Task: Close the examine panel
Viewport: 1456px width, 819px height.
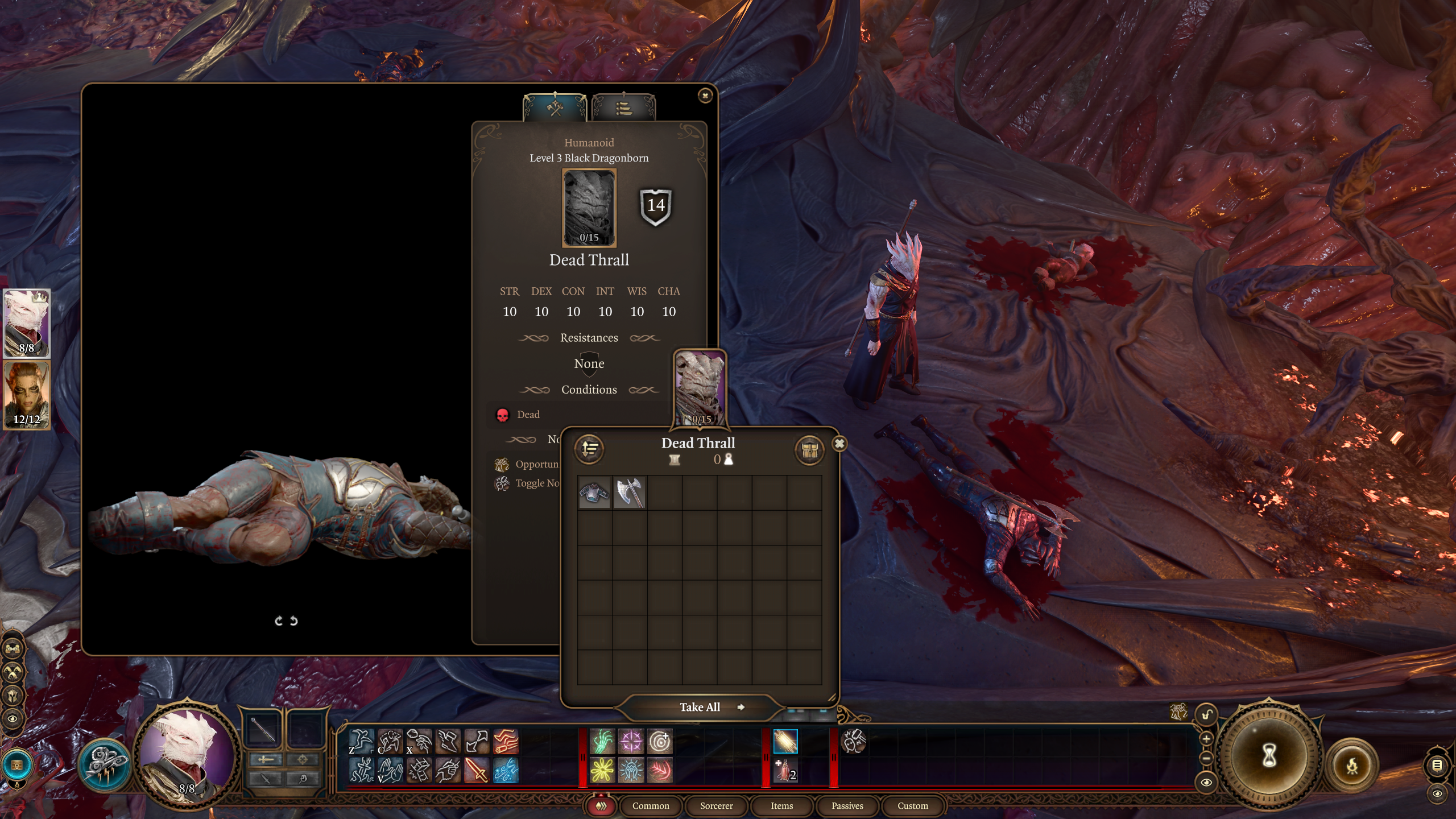Action: point(705,96)
